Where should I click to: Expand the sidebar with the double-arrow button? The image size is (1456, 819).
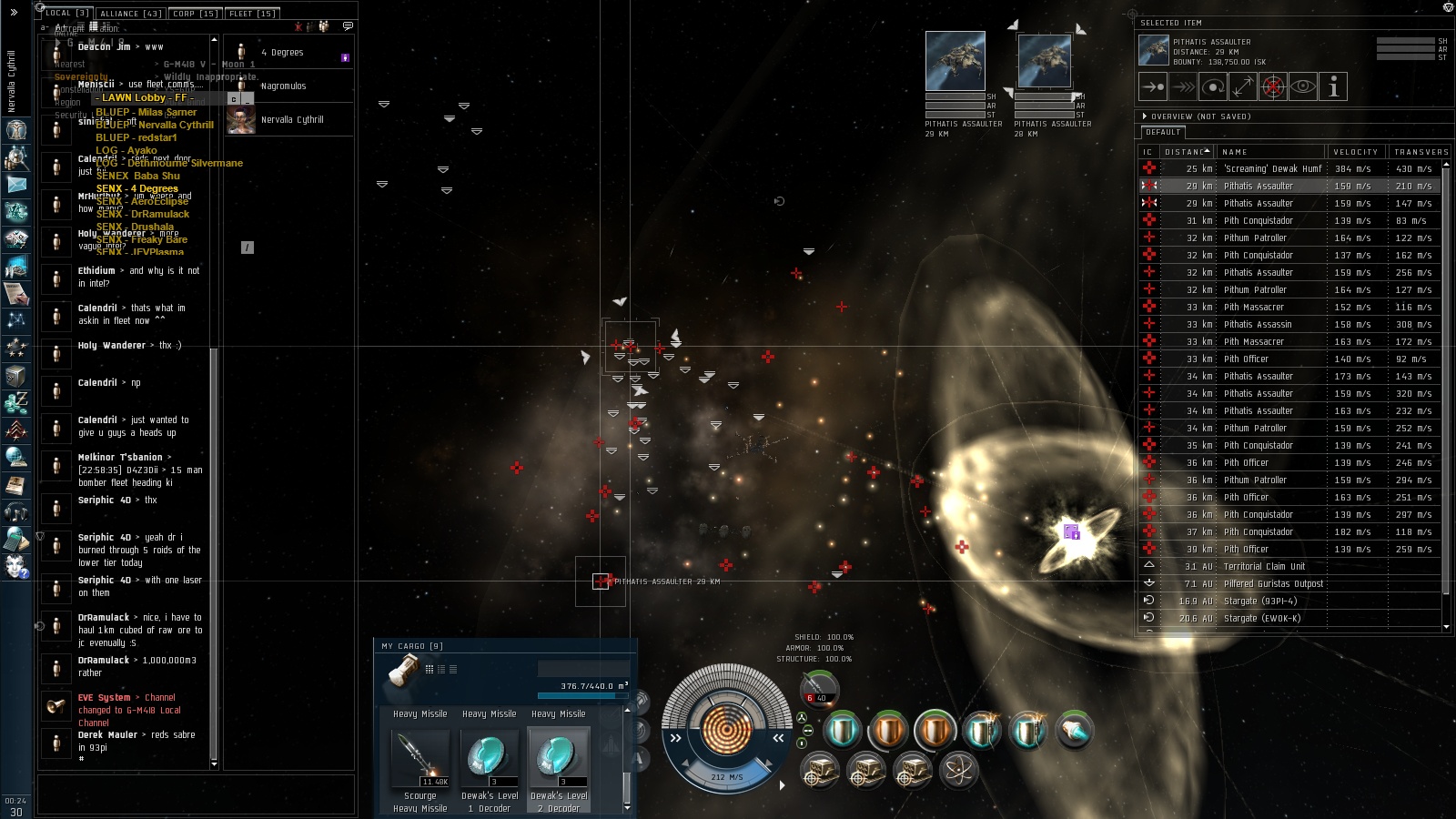click(x=14, y=13)
